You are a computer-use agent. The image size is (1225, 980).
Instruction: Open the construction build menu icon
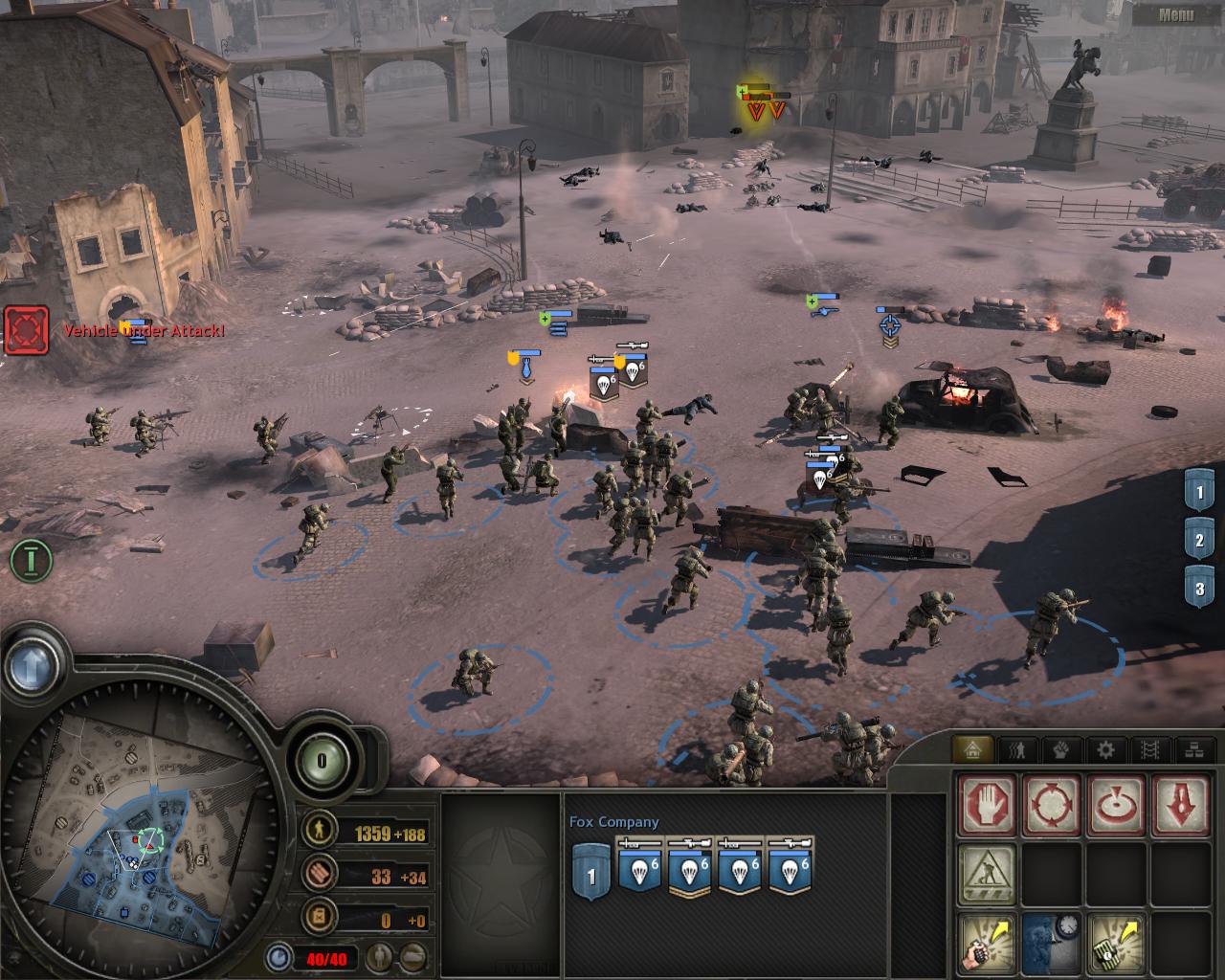click(x=986, y=873)
